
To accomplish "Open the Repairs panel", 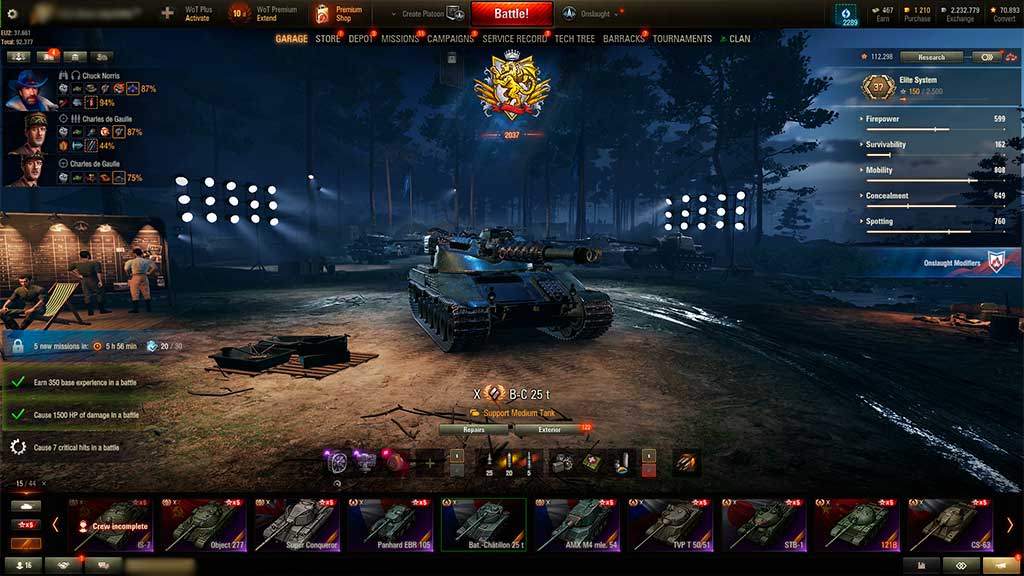I will (x=474, y=430).
